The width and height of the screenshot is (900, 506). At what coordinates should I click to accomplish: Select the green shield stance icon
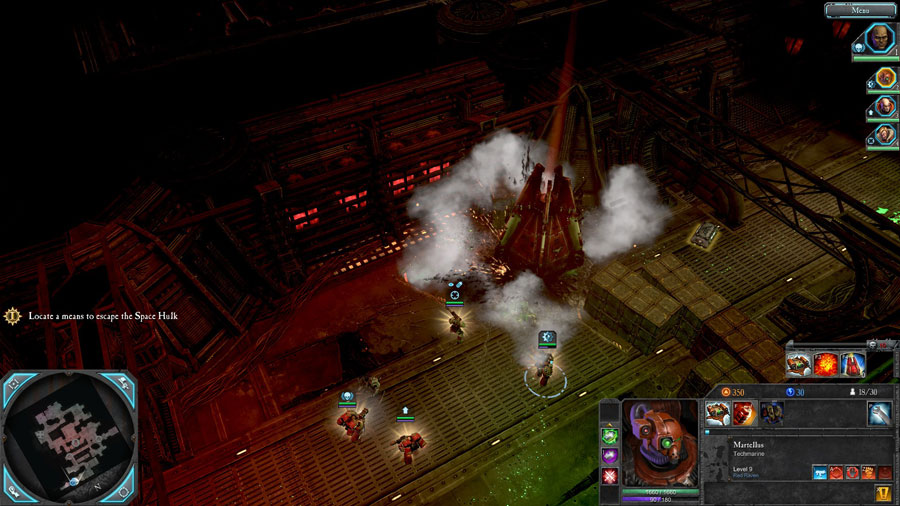click(x=609, y=435)
